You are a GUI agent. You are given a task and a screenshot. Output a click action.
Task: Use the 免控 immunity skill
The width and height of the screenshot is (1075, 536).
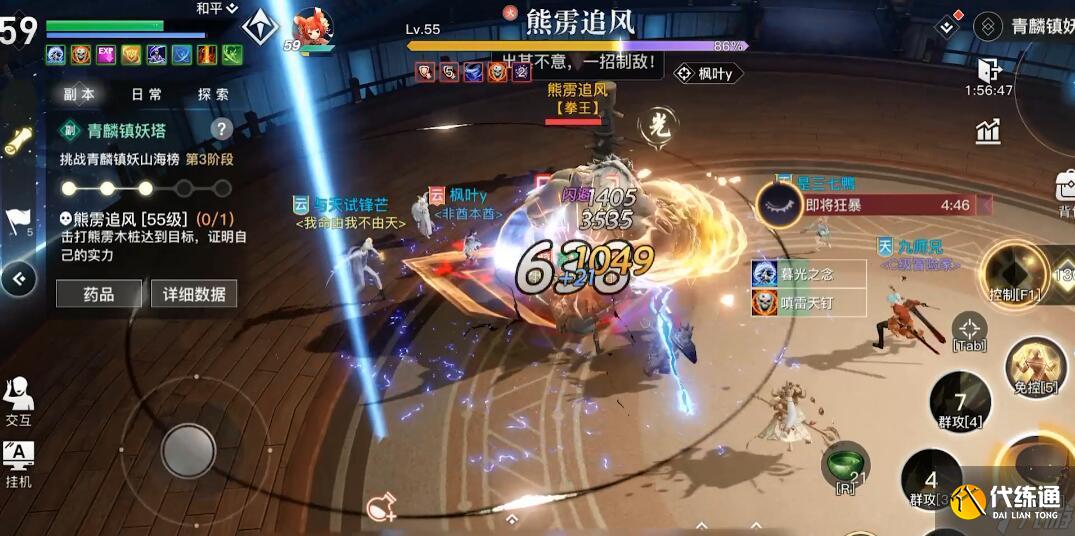pyautogui.click(x=1035, y=367)
